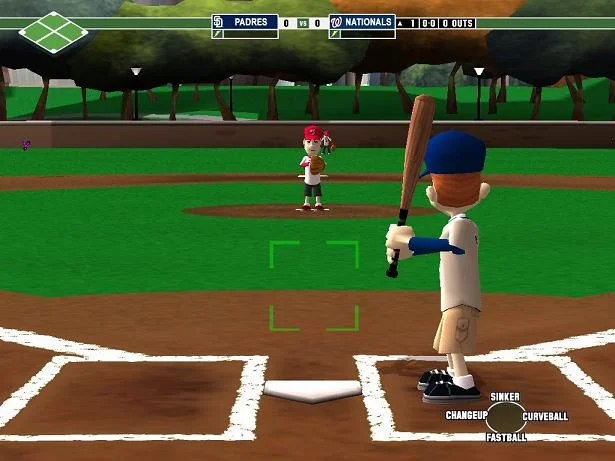Screen dimensions: 615x461
Task: Select the Sinker pitch
Action: (x=505, y=397)
